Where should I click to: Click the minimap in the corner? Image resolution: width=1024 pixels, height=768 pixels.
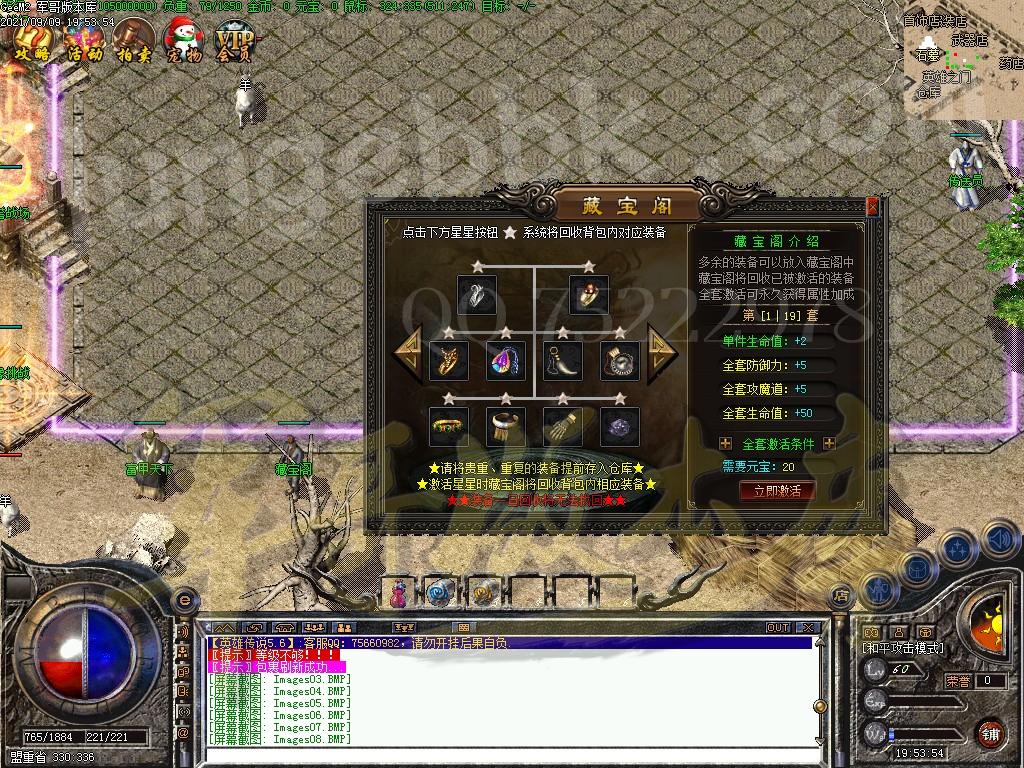click(962, 62)
